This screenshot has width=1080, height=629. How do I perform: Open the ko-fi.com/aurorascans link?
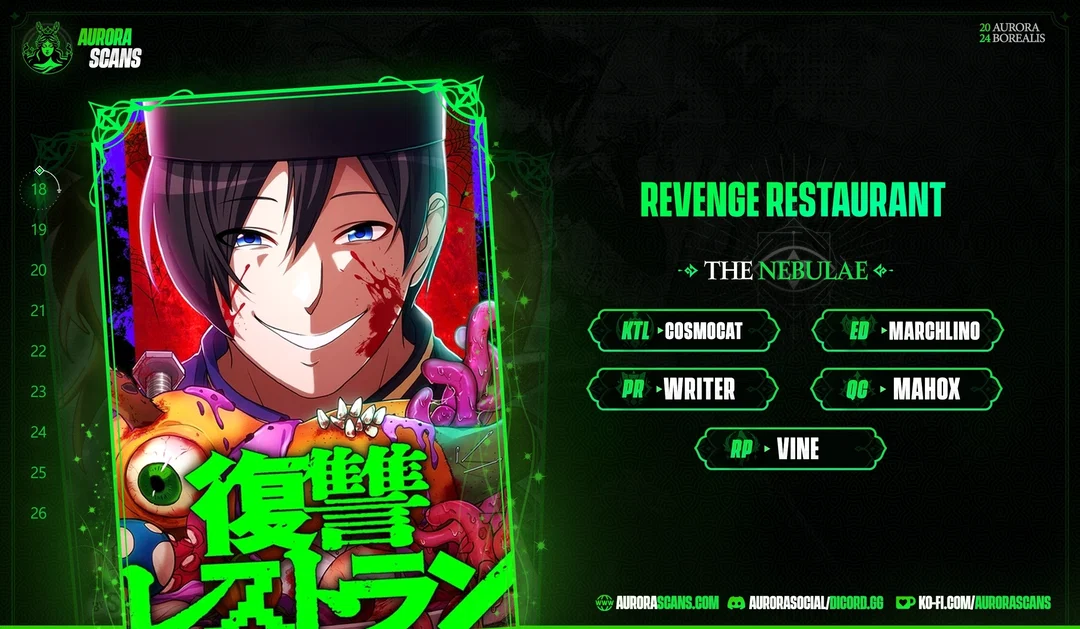click(973, 602)
